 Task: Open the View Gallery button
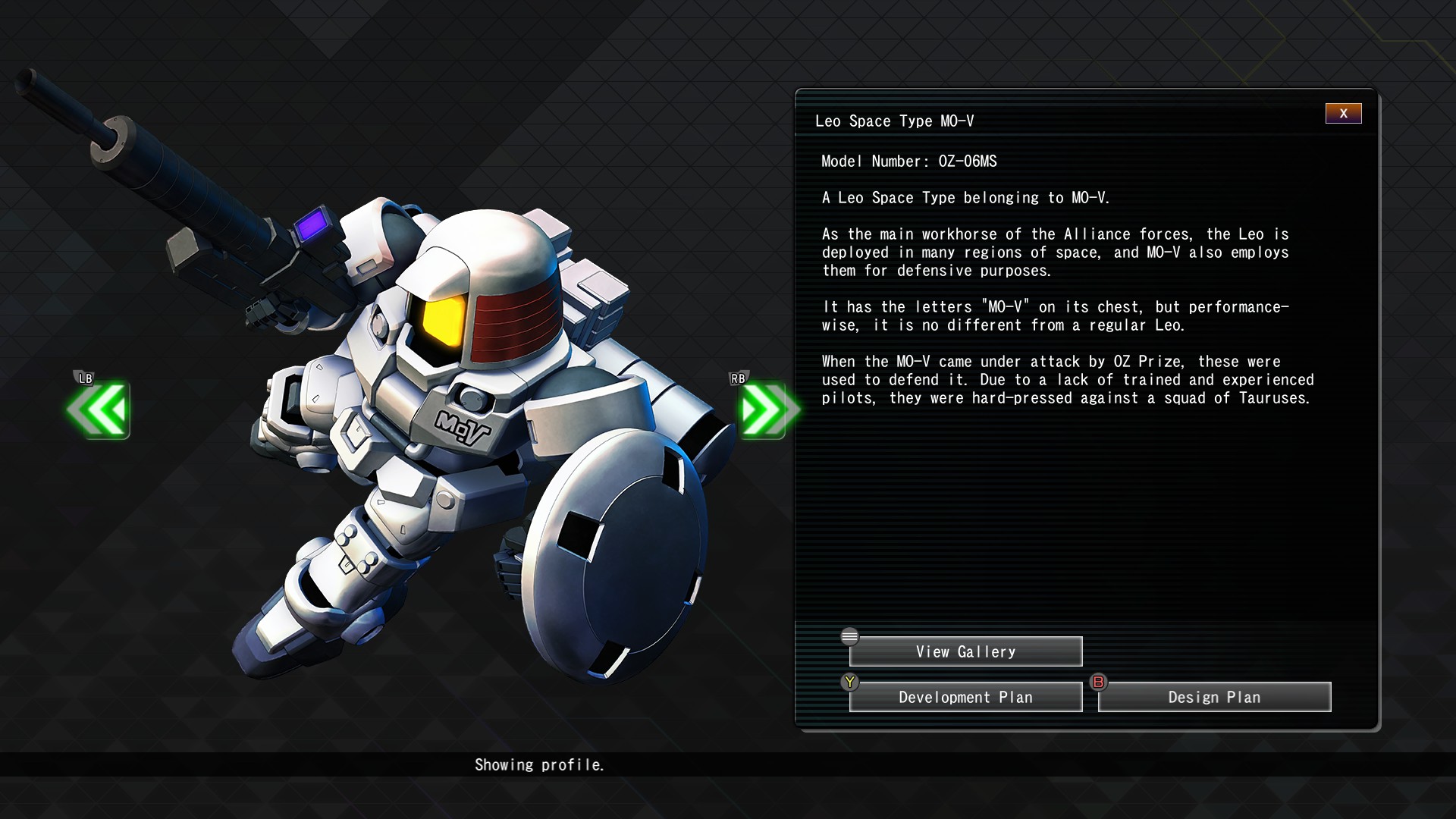tap(965, 651)
